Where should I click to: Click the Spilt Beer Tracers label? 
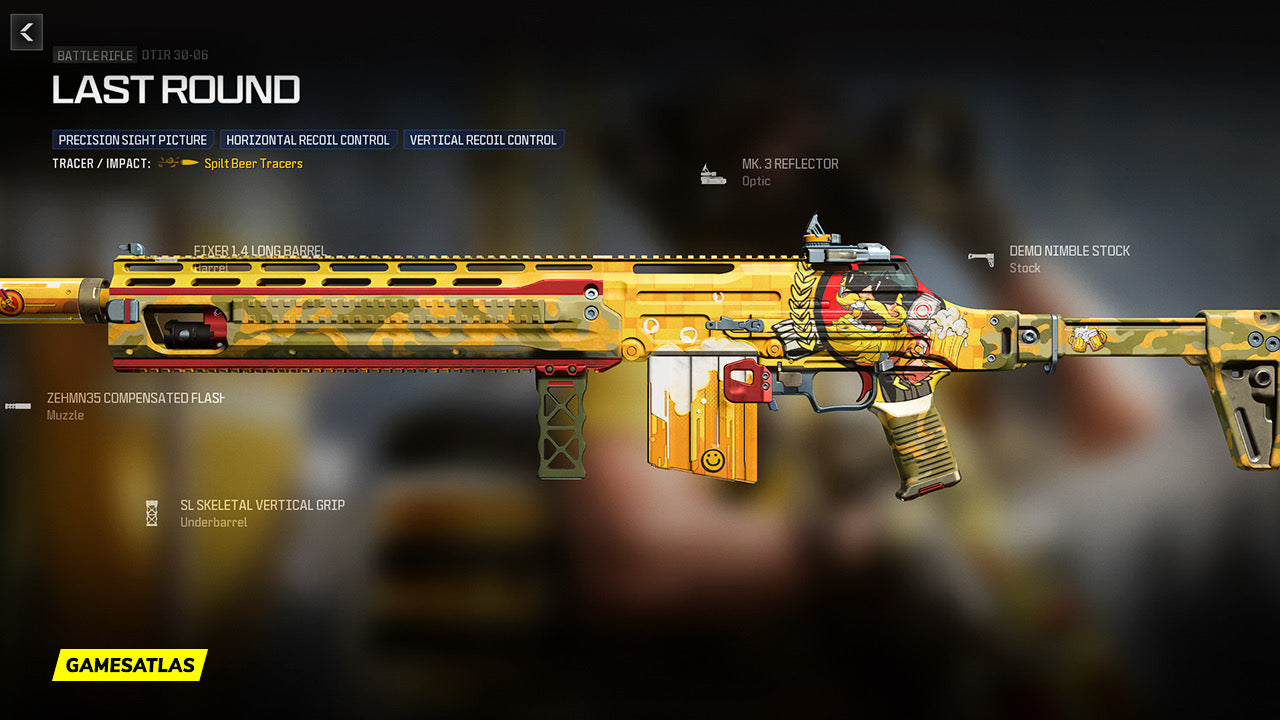coord(253,164)
